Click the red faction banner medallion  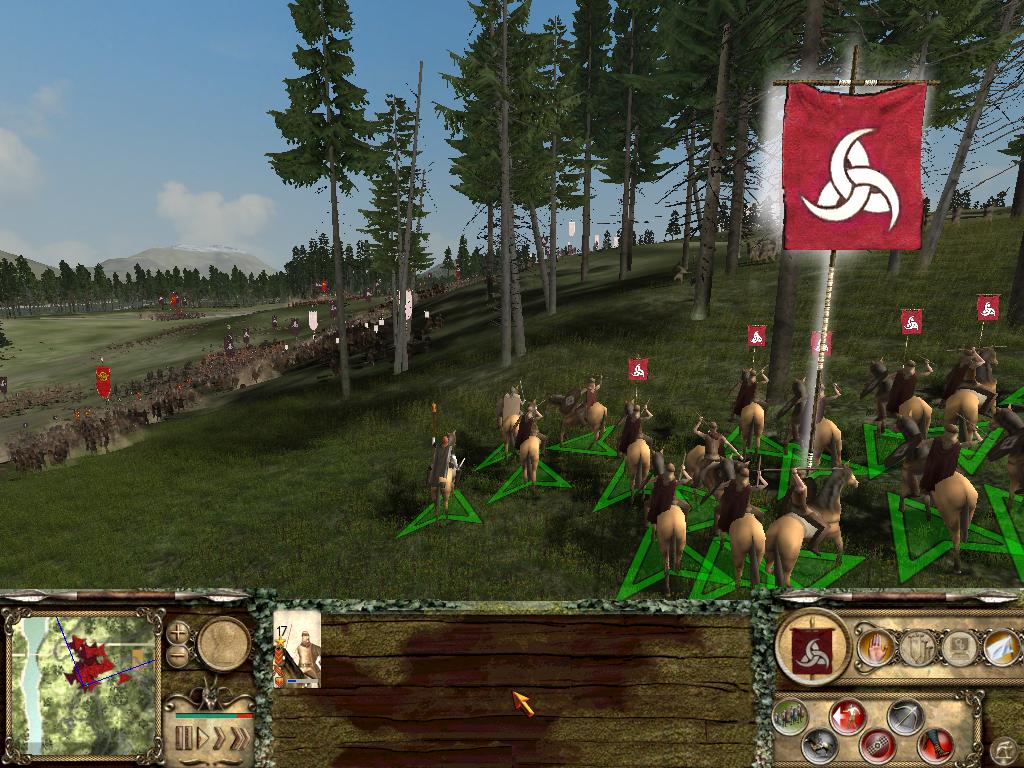coord(812,647)
